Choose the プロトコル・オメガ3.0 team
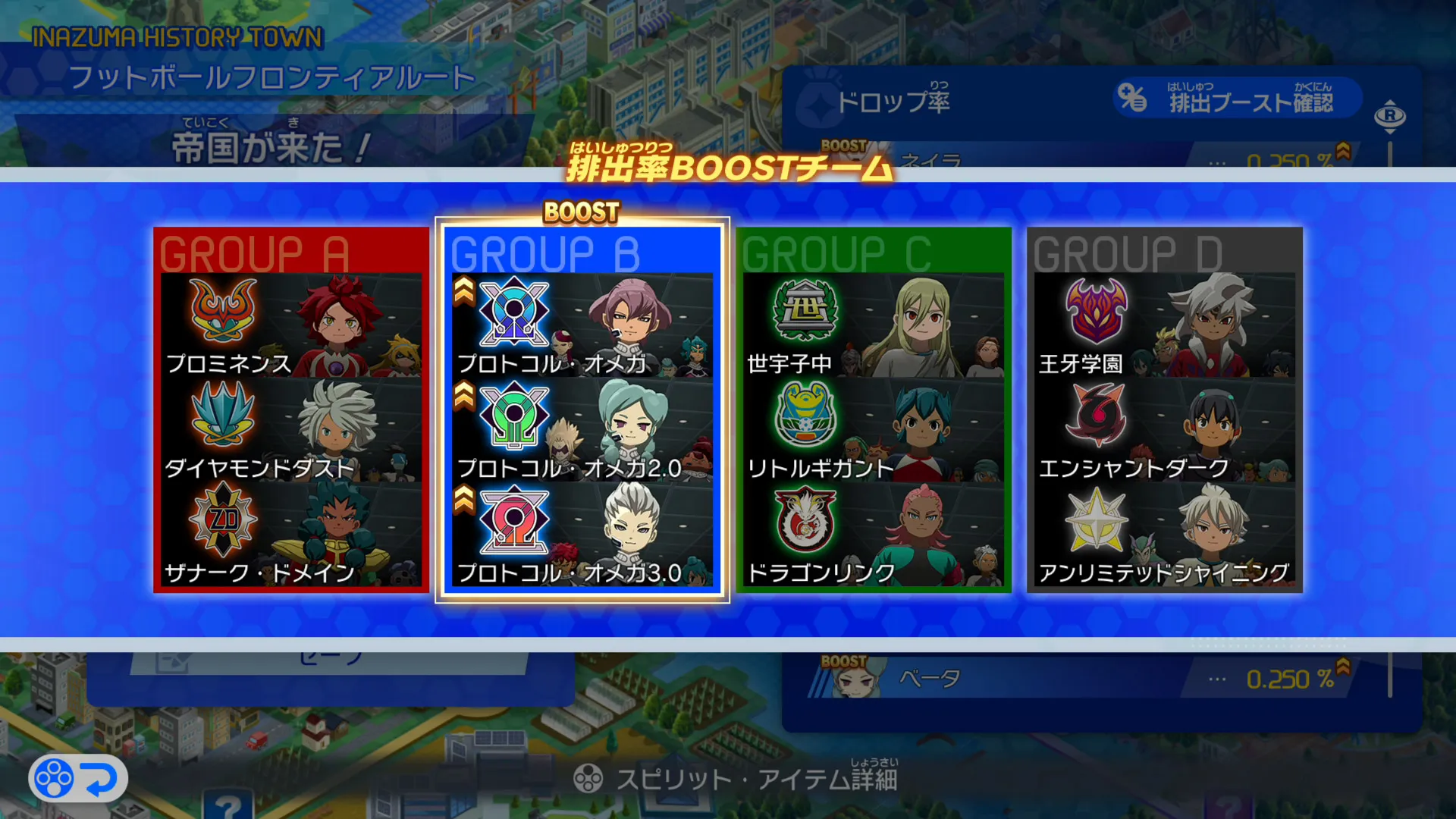The height and width of the screenshot is (819, 1456). [x=582, y=535]
